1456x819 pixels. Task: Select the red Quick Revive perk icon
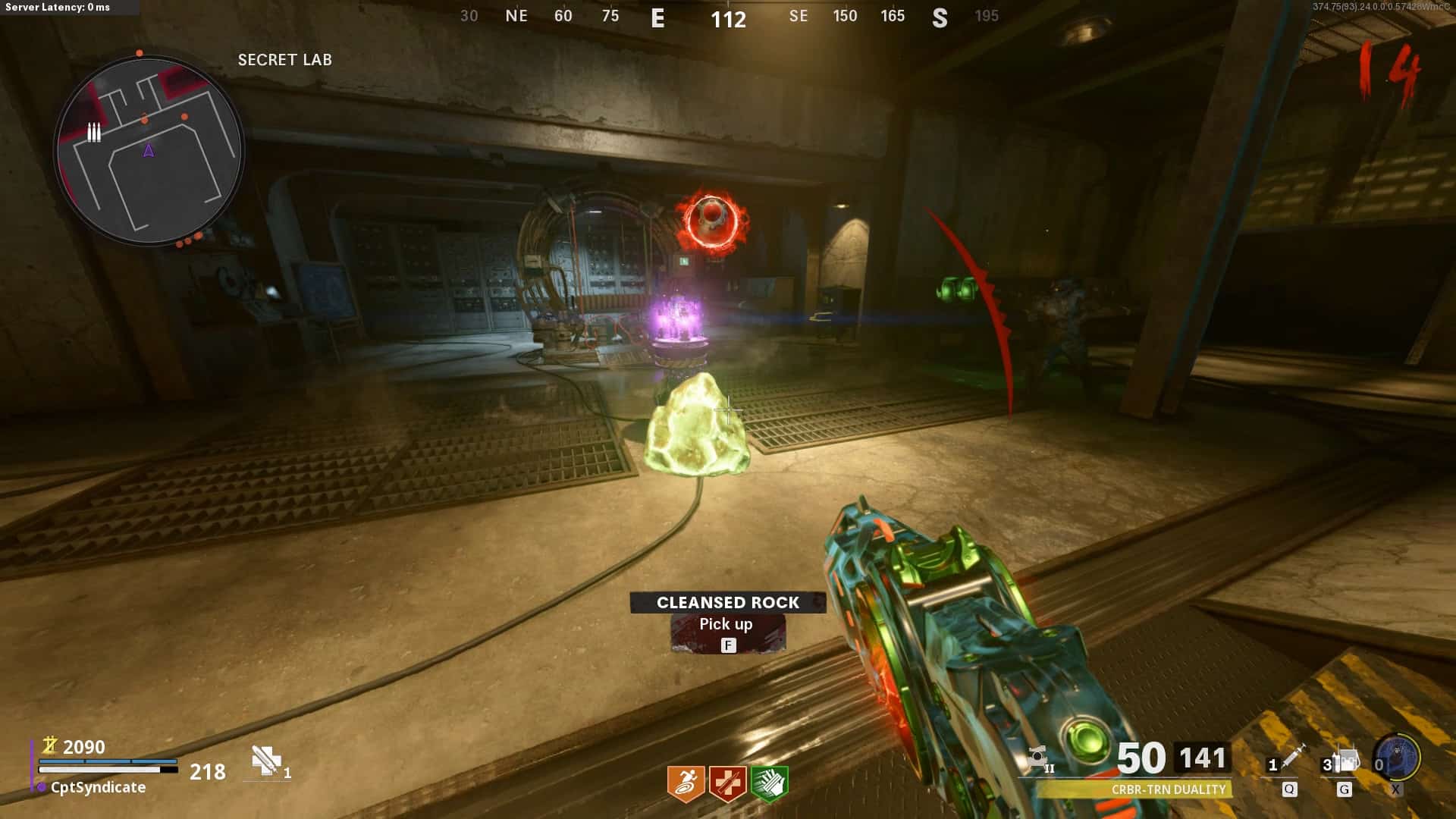(x=727, y=783)
